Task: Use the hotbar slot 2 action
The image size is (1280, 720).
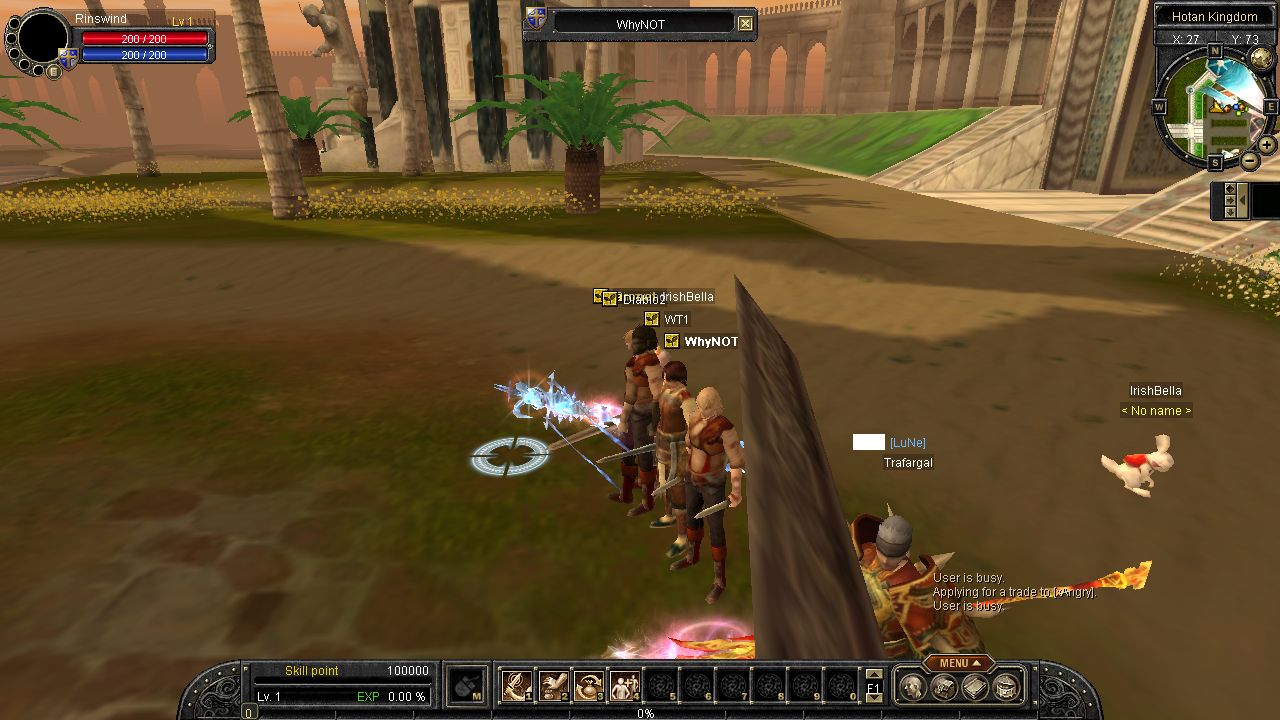Action: (x=553, y=686)
